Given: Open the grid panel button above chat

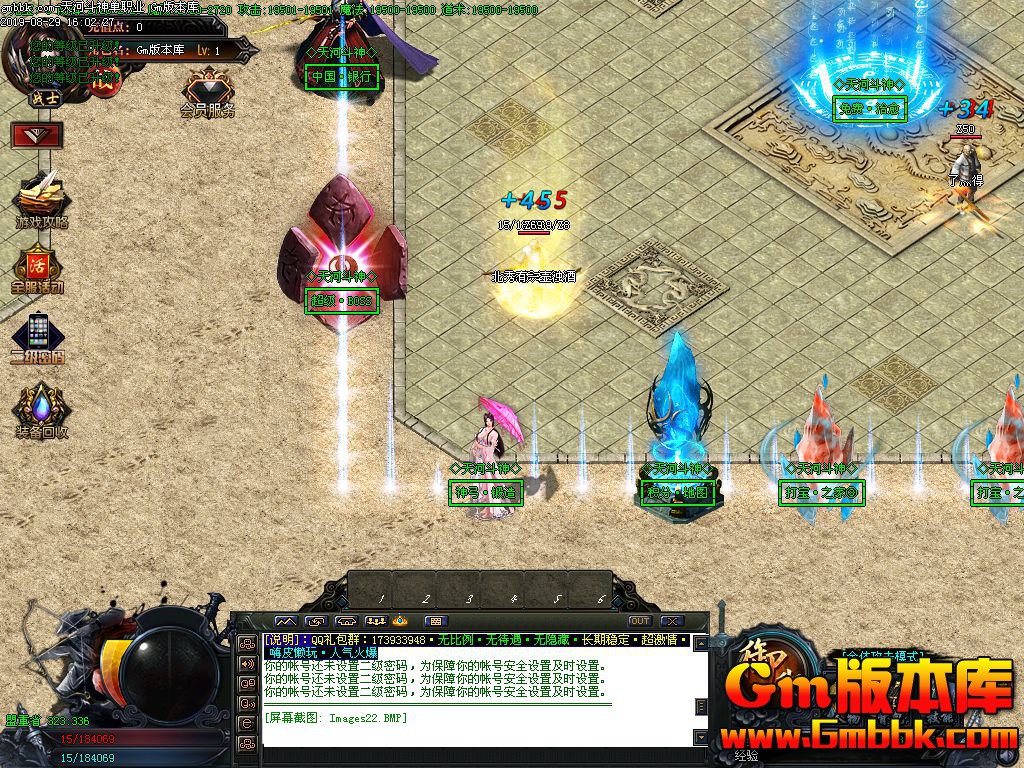Looking at the screenshot, I should click(437, 621).
